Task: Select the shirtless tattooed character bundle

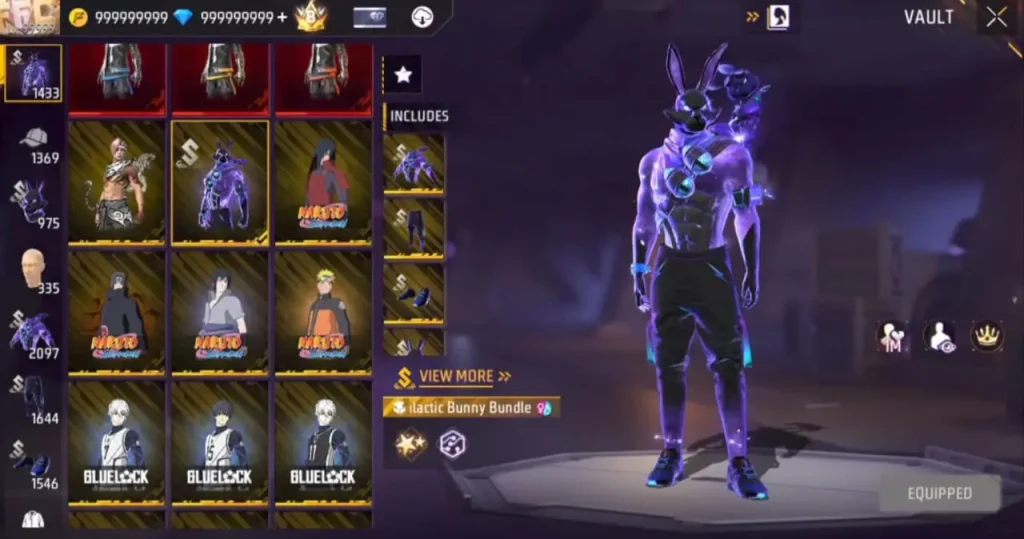Action: [117, 182]
